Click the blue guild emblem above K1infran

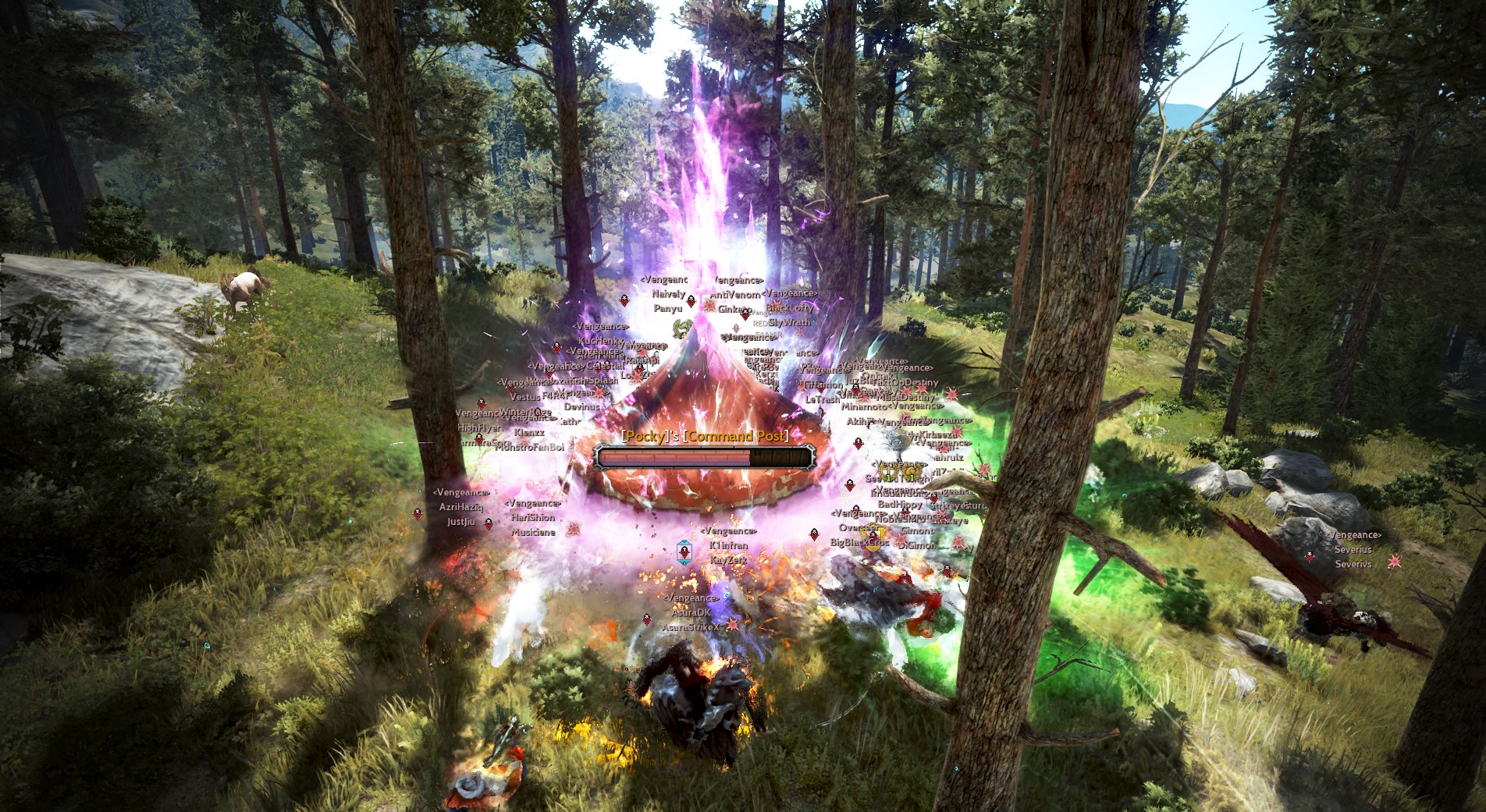click(x=684, y=551)
